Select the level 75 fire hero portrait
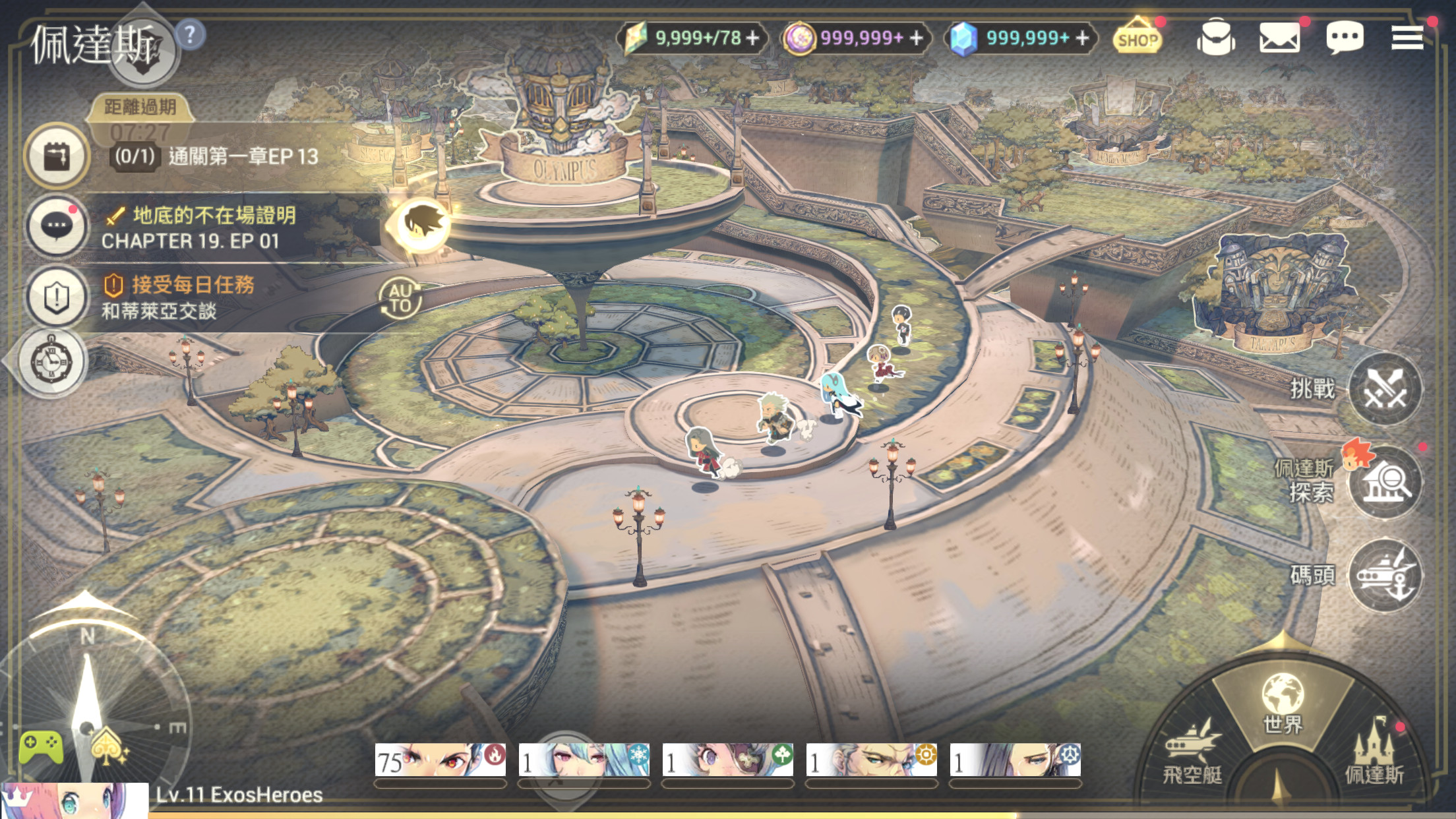 click(440, 760)
